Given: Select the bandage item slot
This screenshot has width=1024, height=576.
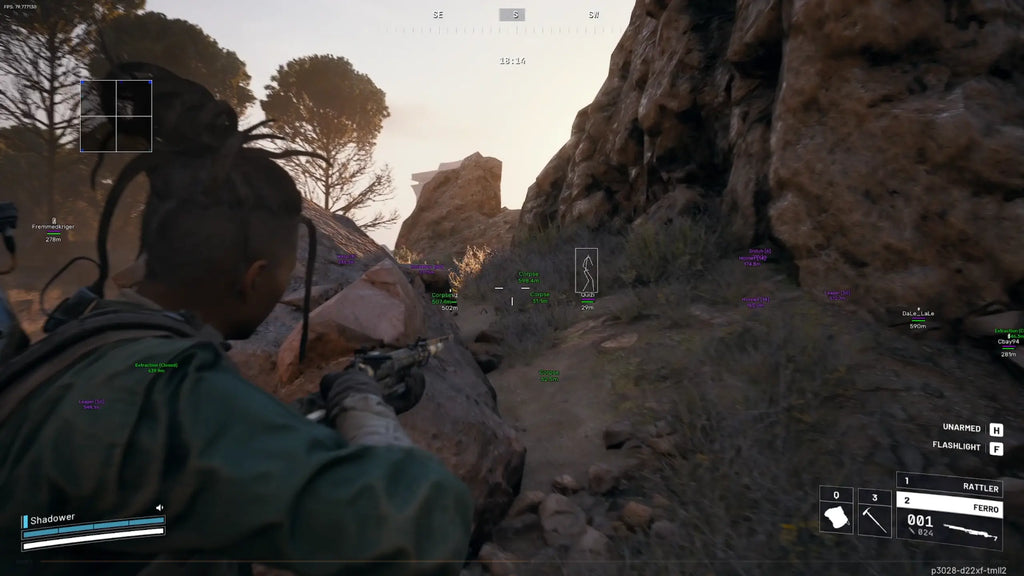Looking at the screenshot, I should [836, 512].
